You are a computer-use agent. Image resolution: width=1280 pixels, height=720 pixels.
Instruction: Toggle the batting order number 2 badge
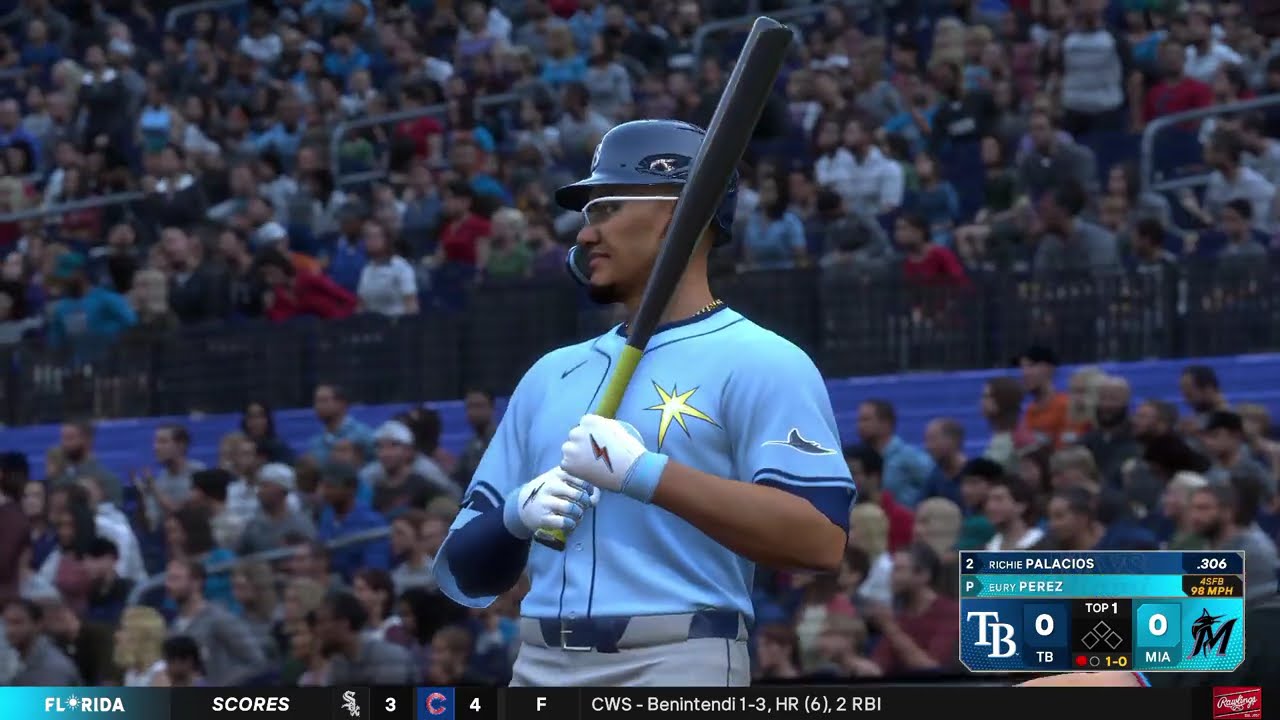pos(969,564)
